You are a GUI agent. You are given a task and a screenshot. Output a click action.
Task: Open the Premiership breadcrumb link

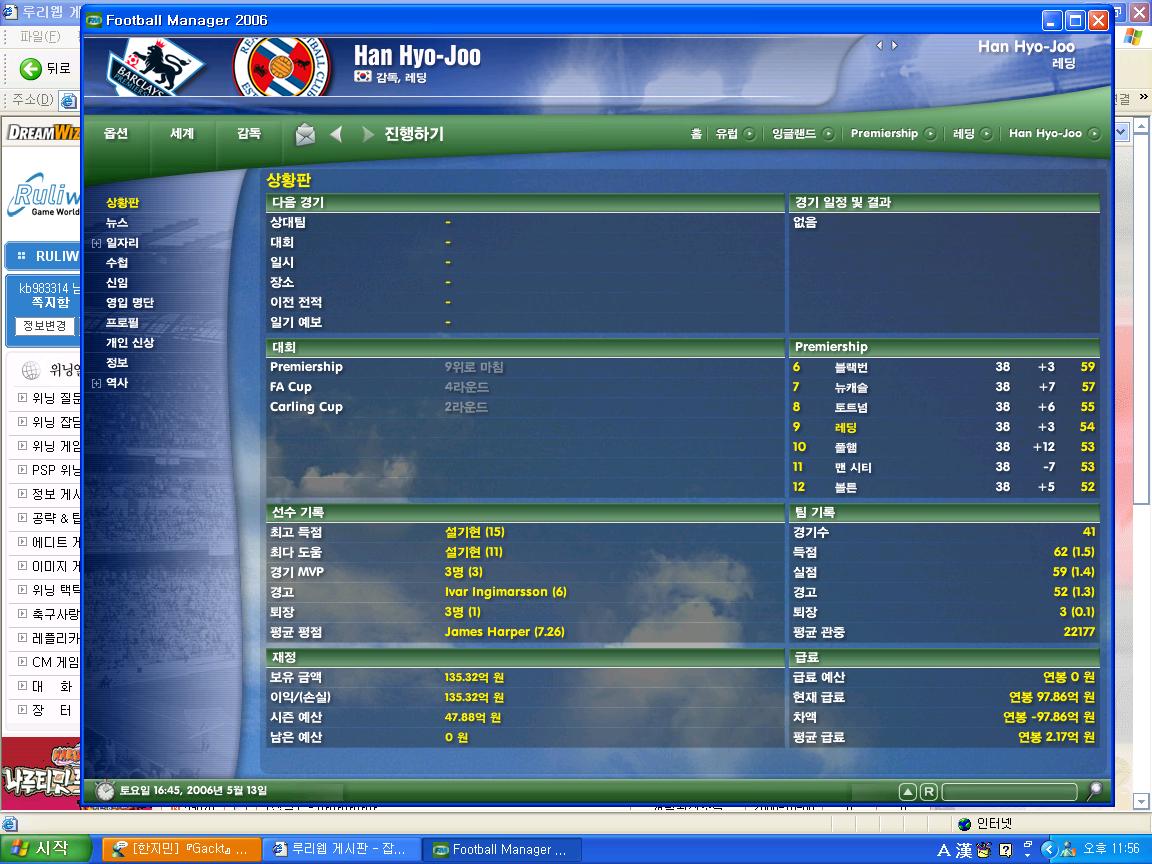884,133
